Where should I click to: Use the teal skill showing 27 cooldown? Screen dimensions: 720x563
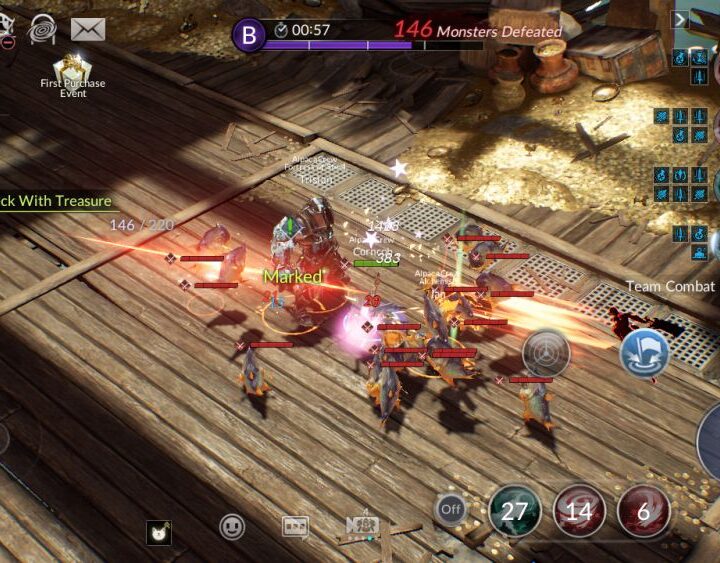point(515,511)
